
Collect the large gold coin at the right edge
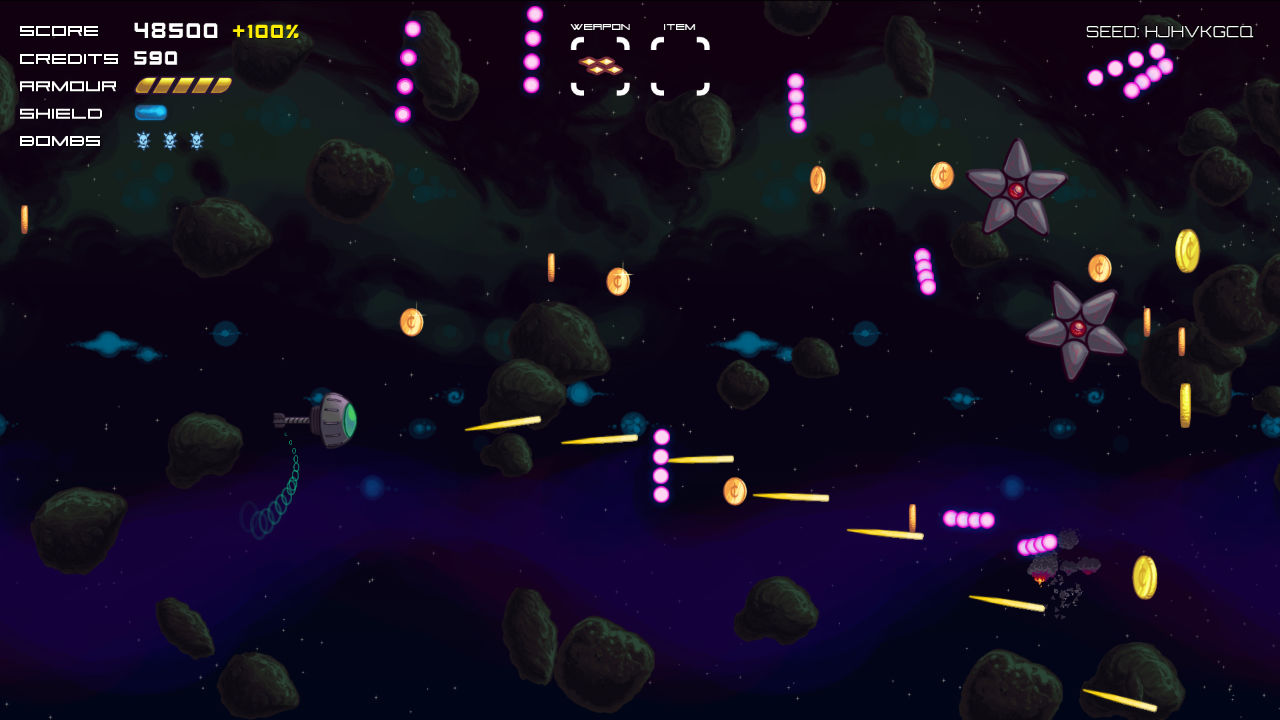click(x=1190, y=248)
